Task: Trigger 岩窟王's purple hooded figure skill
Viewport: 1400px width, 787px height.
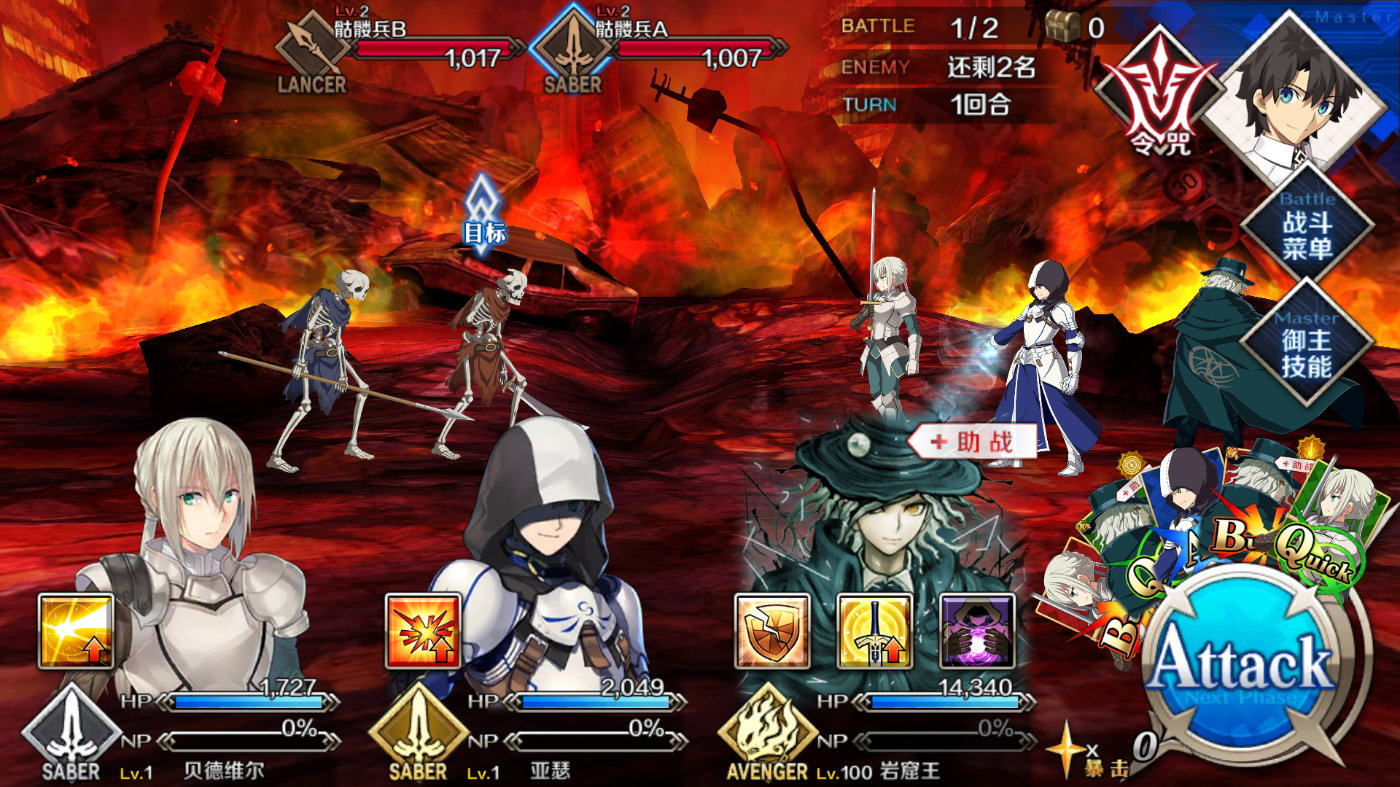Action: [x=977, y=631]
